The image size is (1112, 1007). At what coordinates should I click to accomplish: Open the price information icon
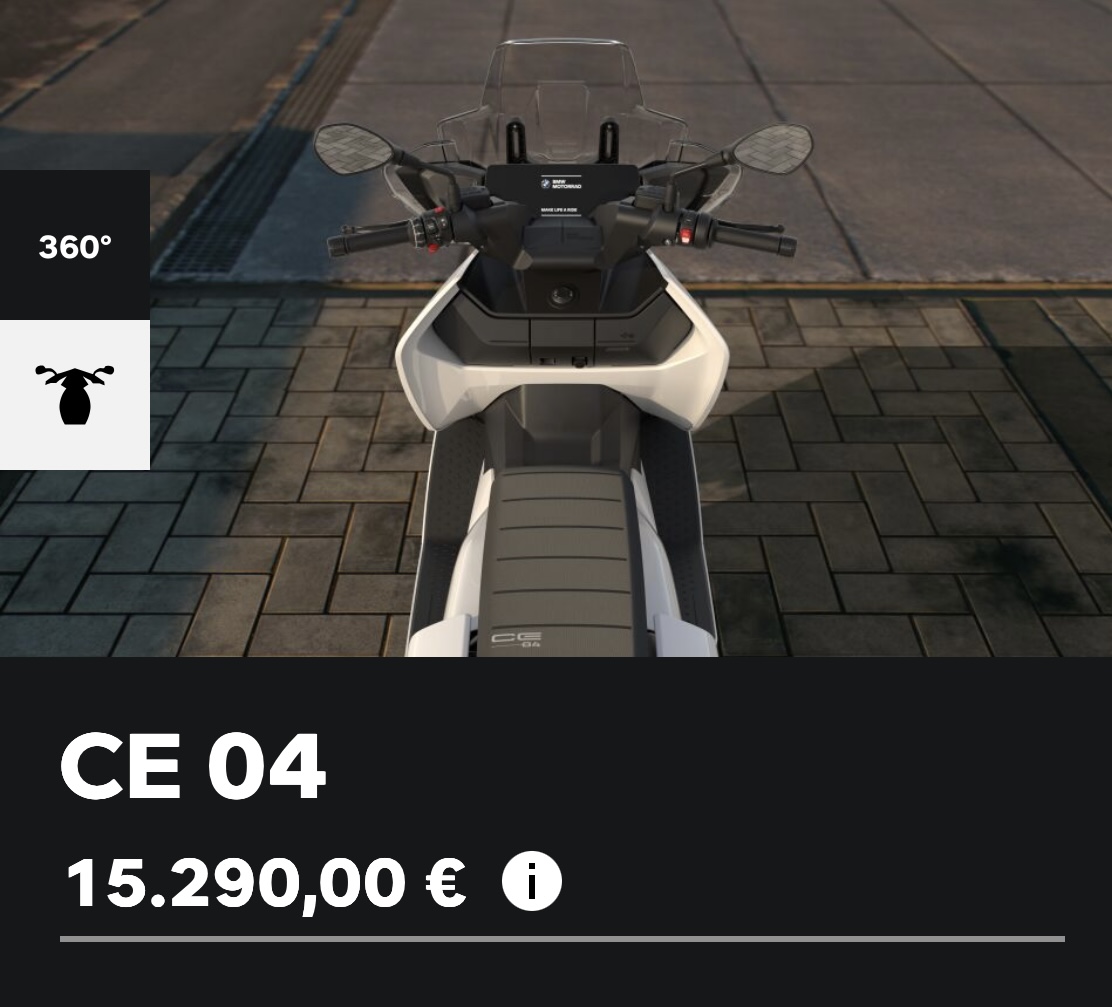click(532, 882)
